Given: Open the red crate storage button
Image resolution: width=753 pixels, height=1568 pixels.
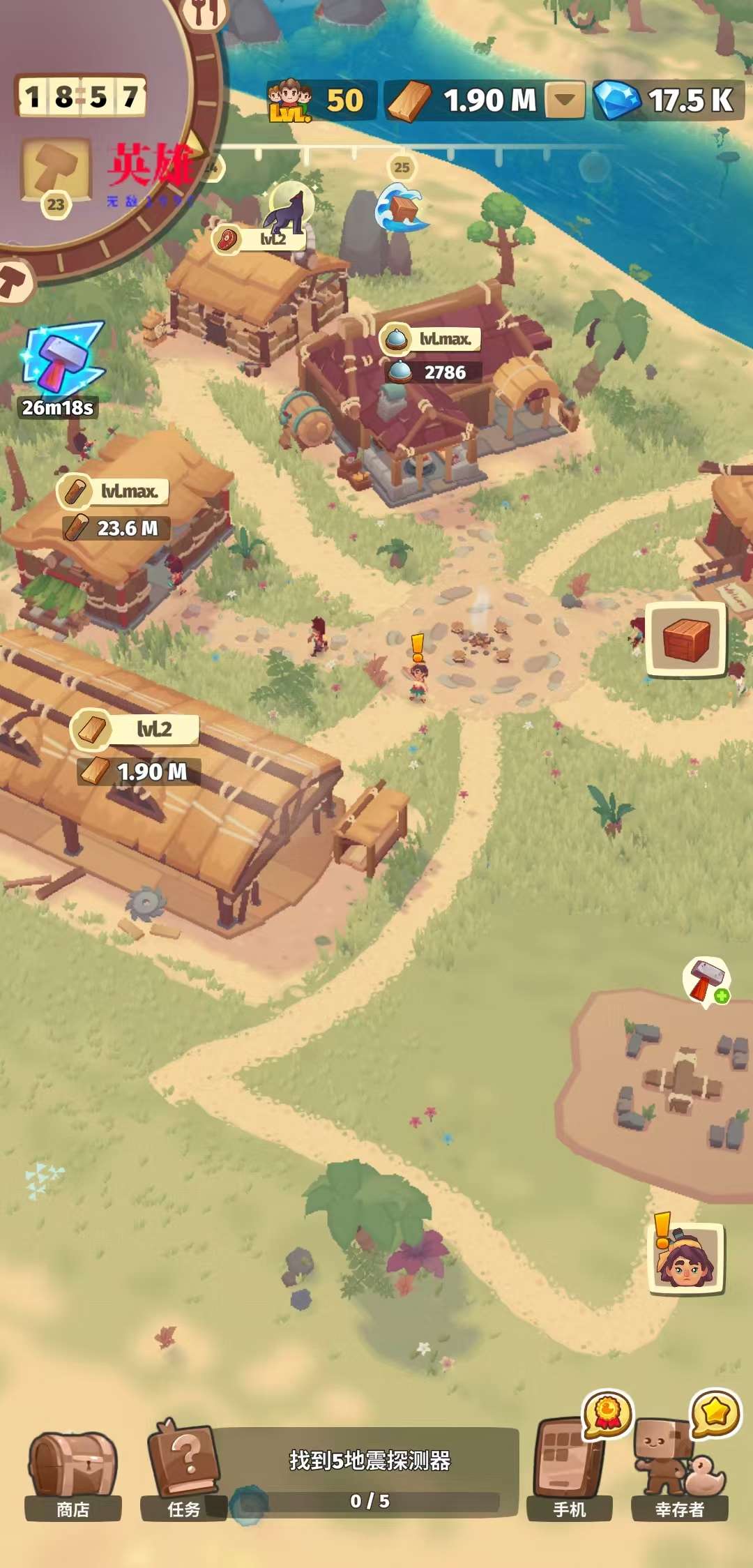Looking at the screenshot, I should 686,639.
